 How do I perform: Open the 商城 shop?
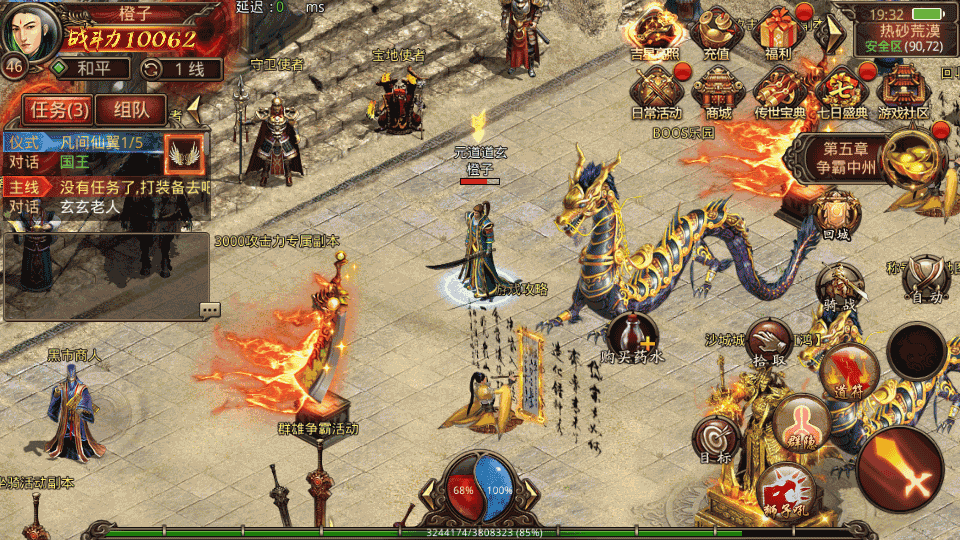(x=718, y=92)
